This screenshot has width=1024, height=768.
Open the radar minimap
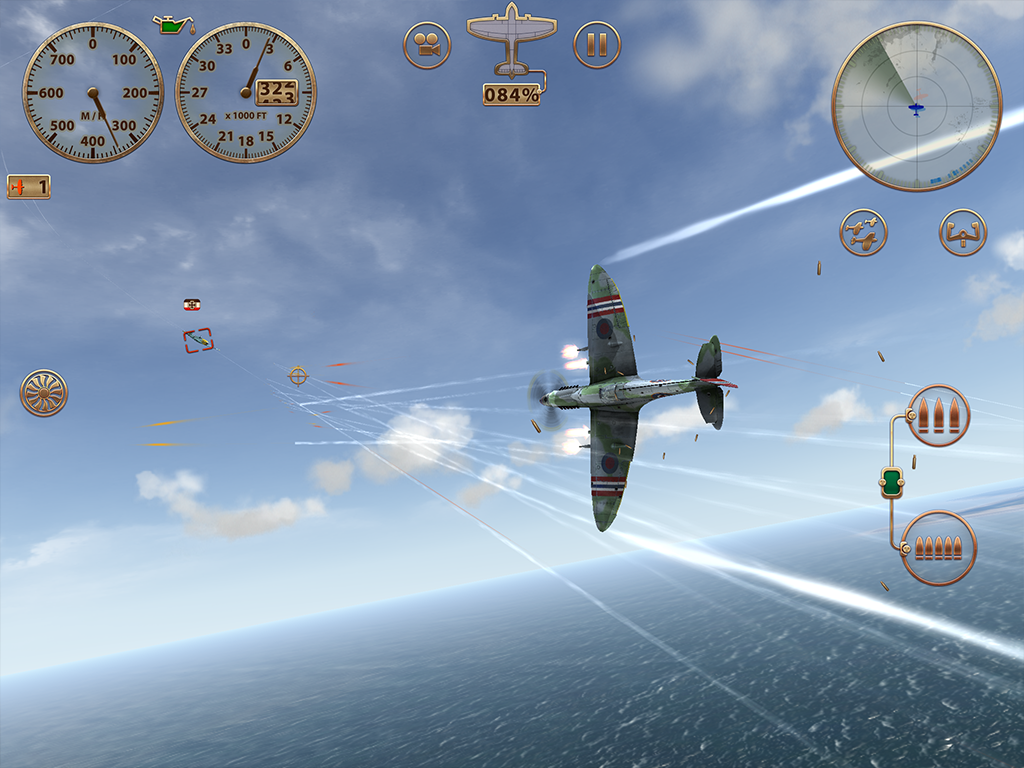point(916,106)
